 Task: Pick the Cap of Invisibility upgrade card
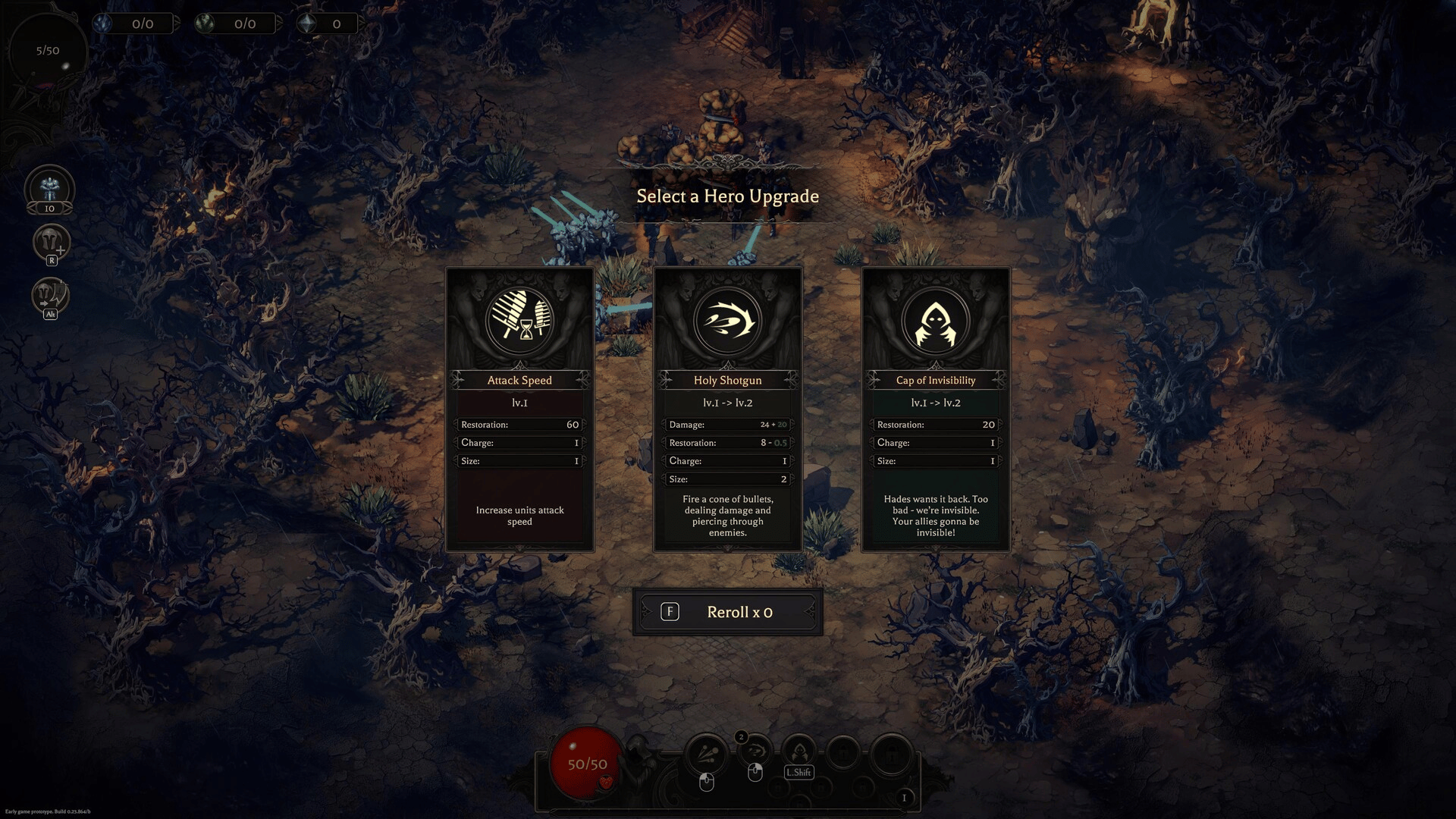click(x=936, y=409)
